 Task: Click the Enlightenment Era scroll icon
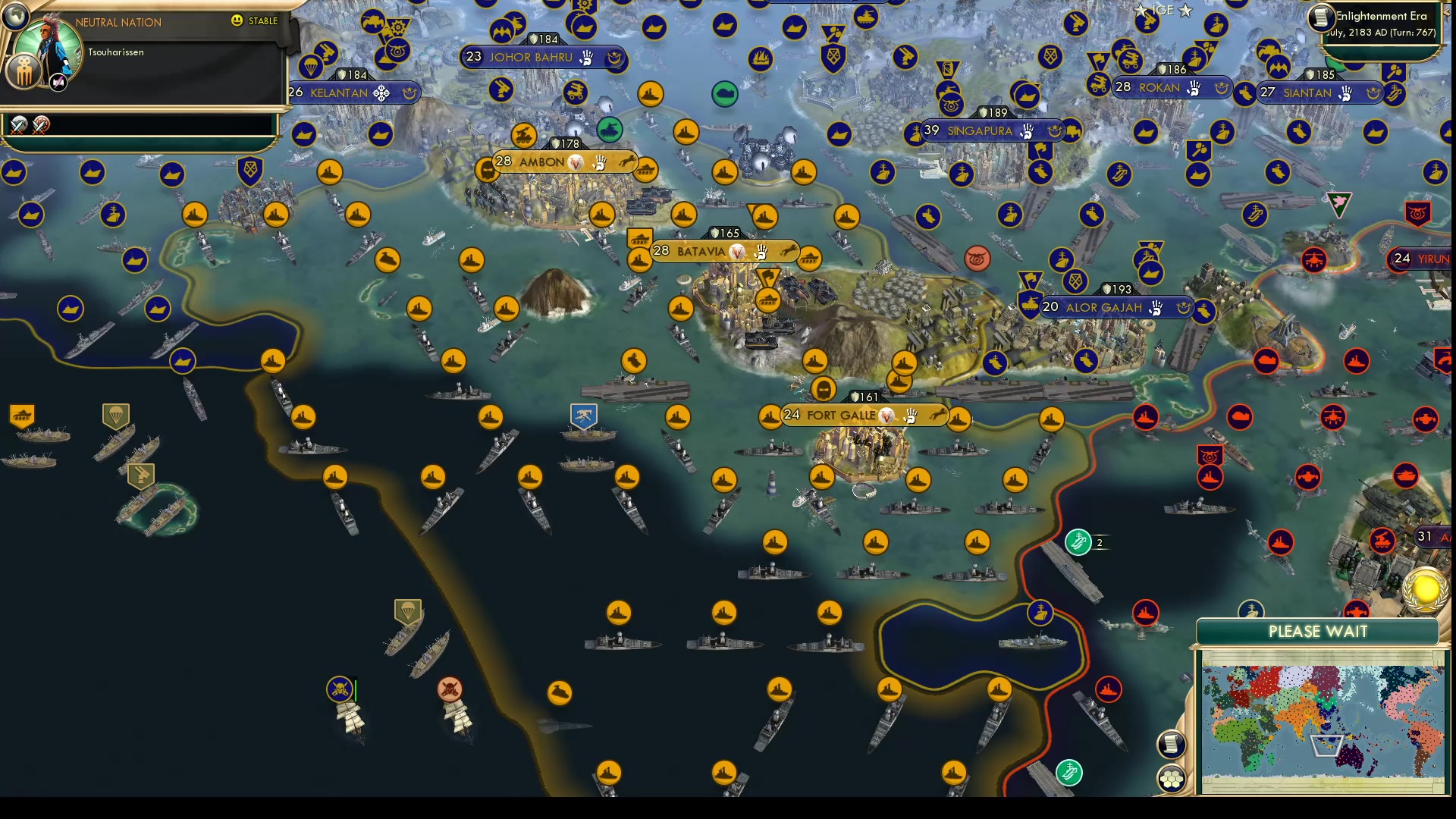1321,18
